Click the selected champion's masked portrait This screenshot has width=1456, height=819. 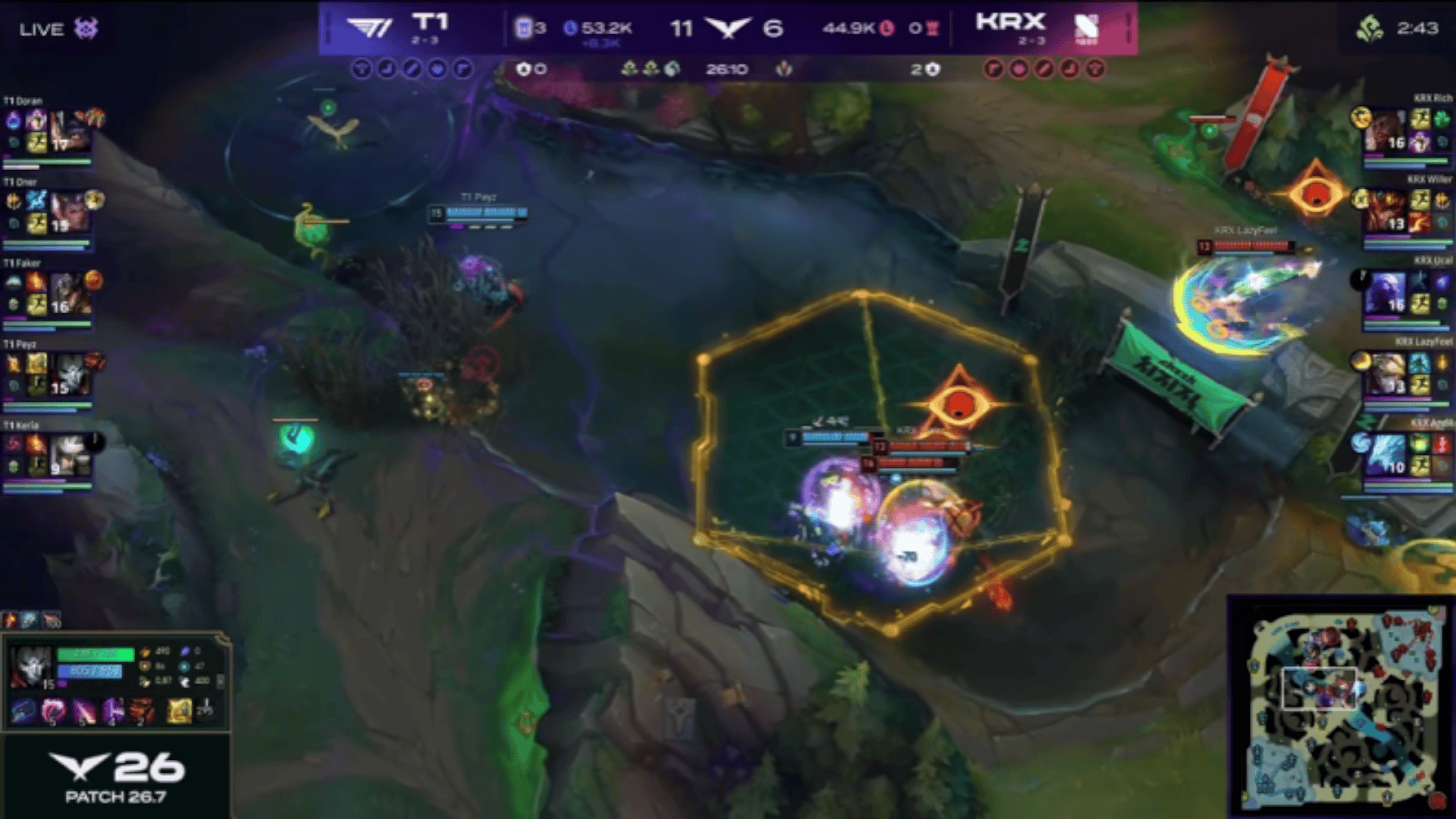[31, 667]
